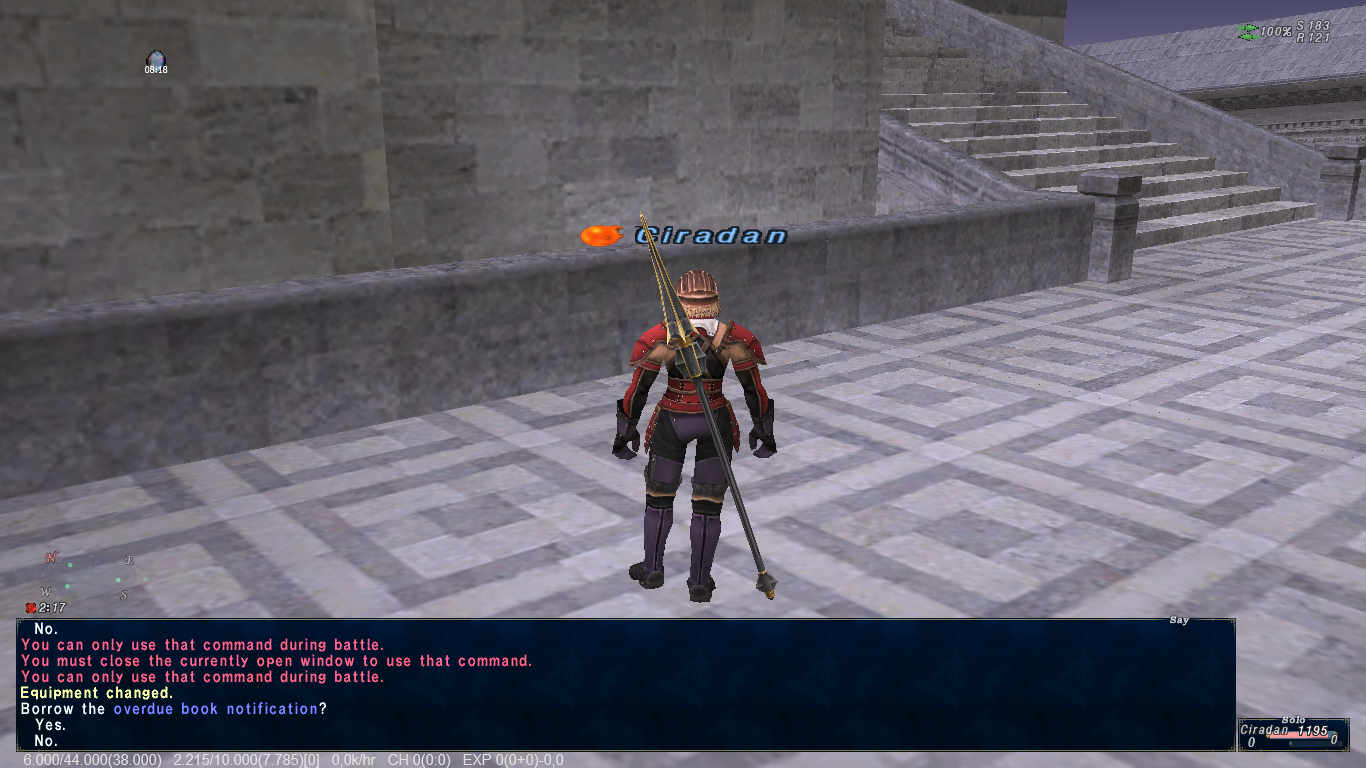Click the status effect icon with 08:18 timer
The height and width of the screenshot is (768, 1366).
coord(155,61)
